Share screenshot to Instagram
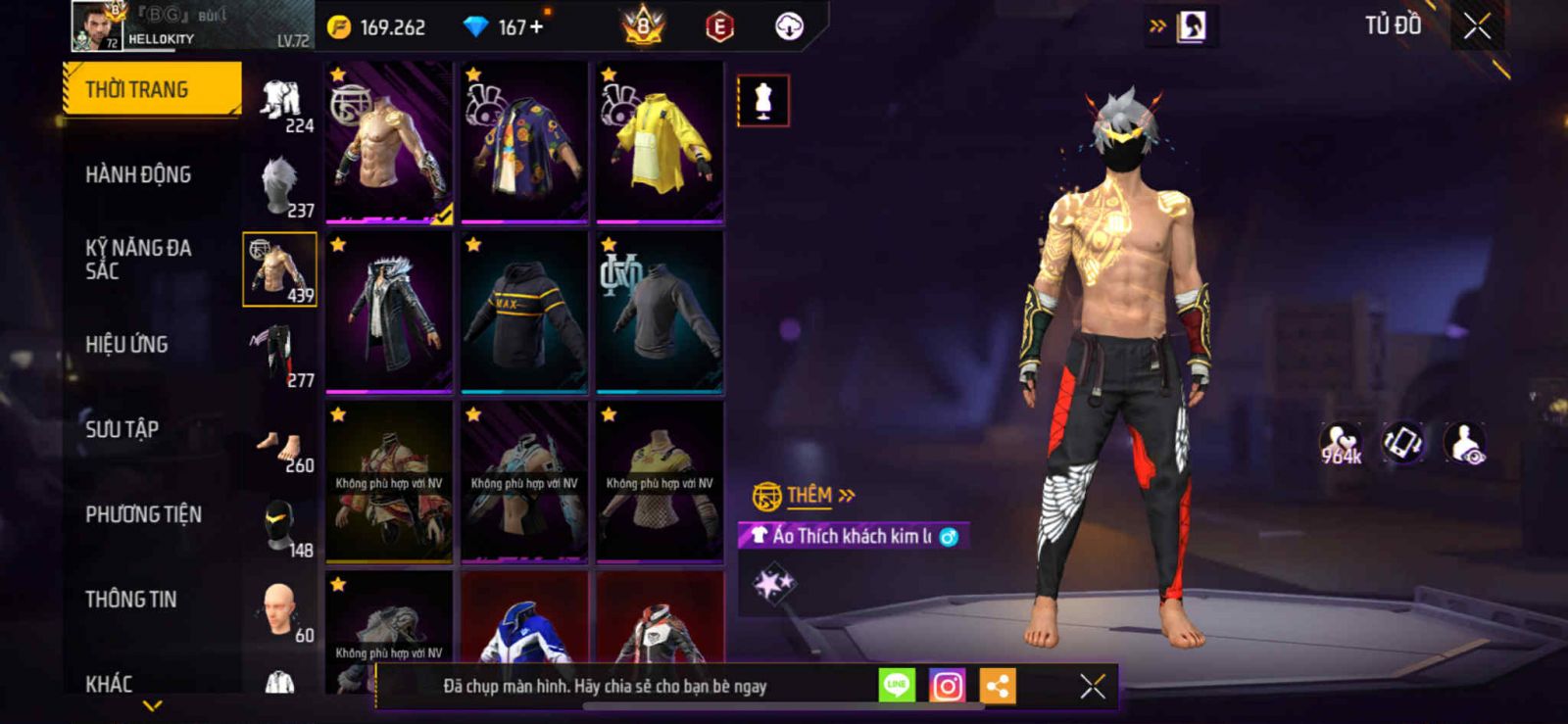 coord(947,687)
